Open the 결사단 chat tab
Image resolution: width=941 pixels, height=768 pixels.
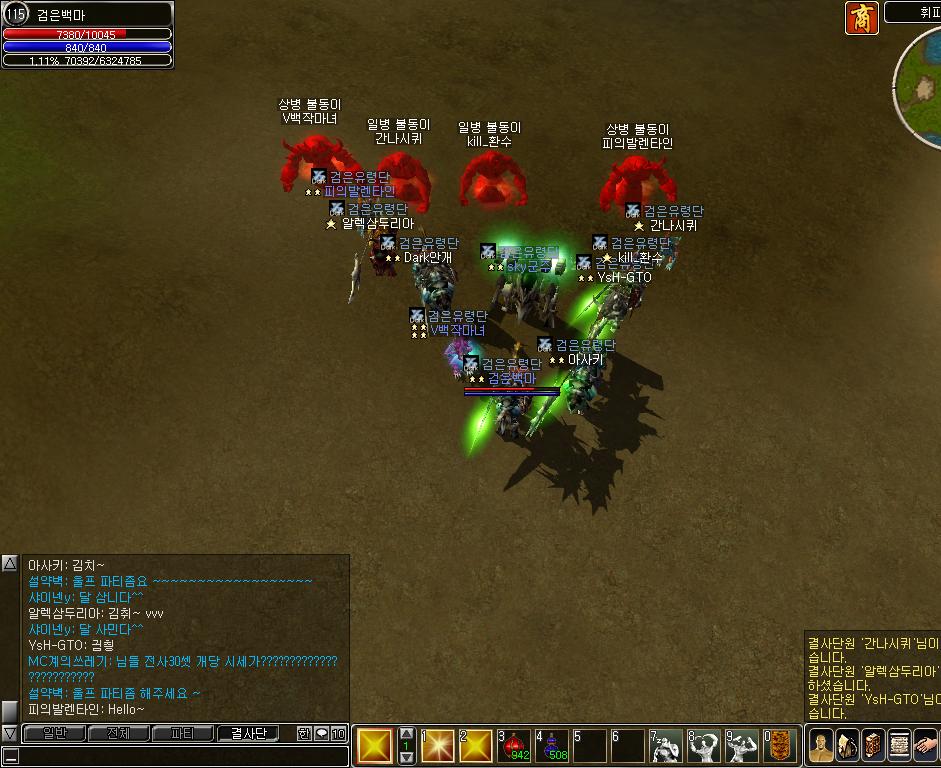click(x=249, y=734)
